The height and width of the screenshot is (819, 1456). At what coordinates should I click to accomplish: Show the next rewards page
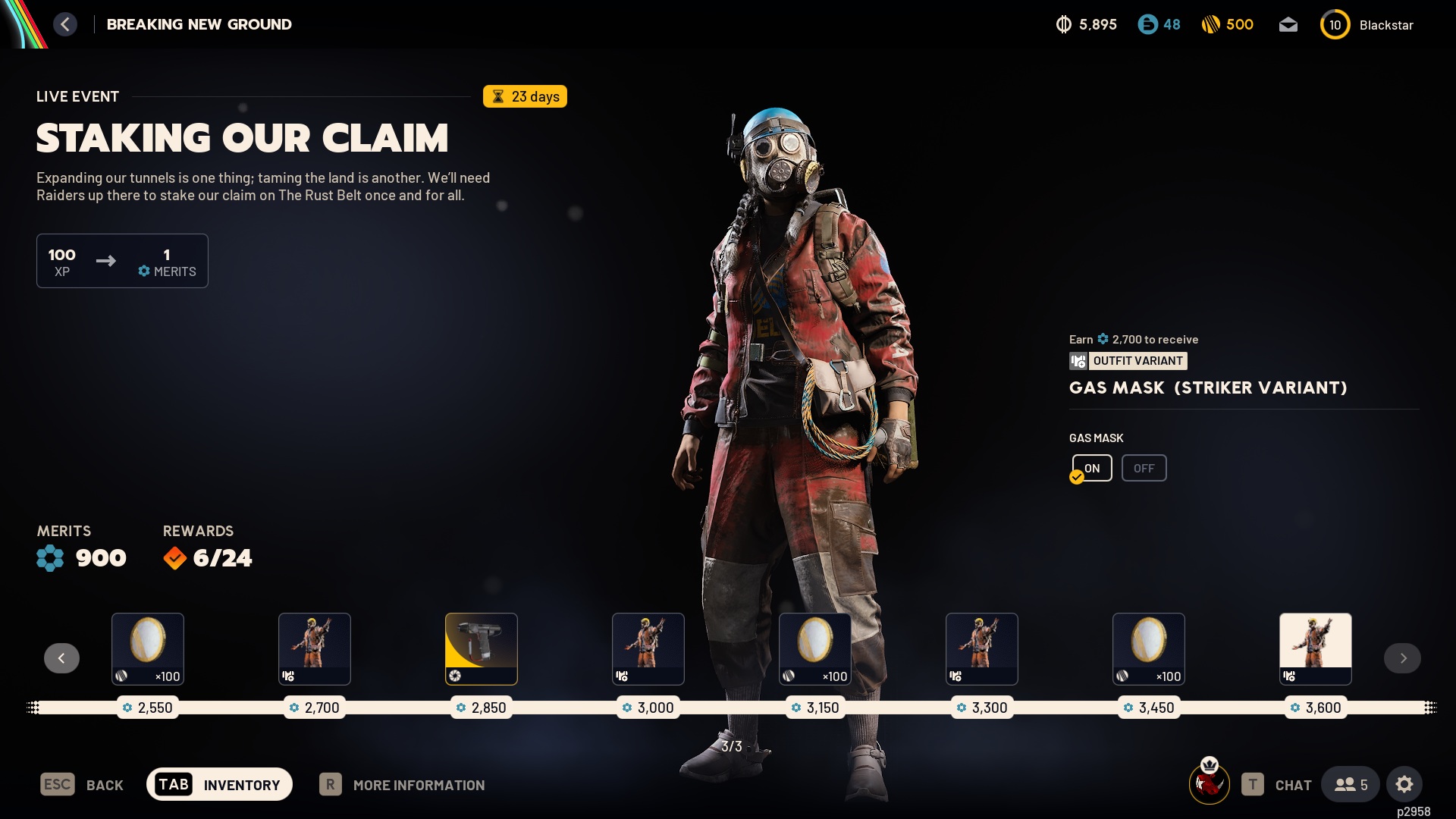[1402, 658]
